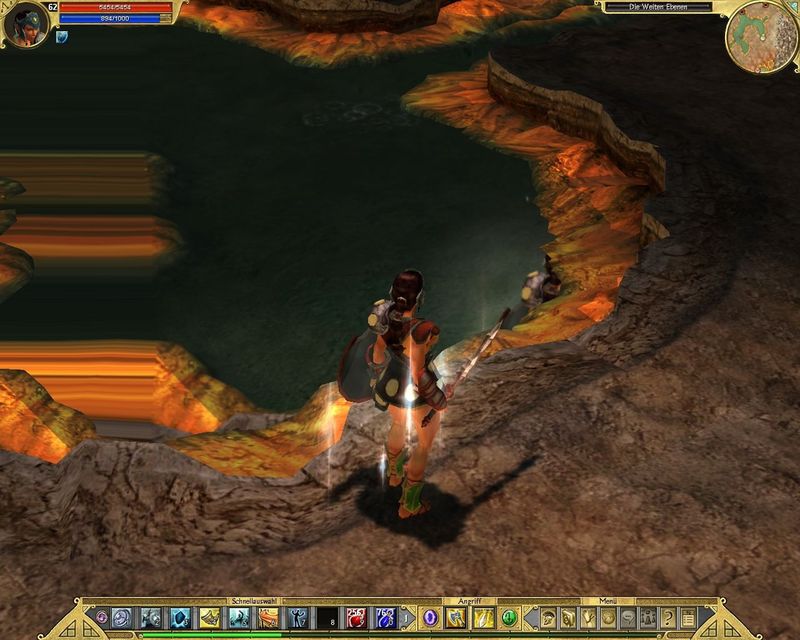Open the speech bubble chat menu icon

click(628, 618)
